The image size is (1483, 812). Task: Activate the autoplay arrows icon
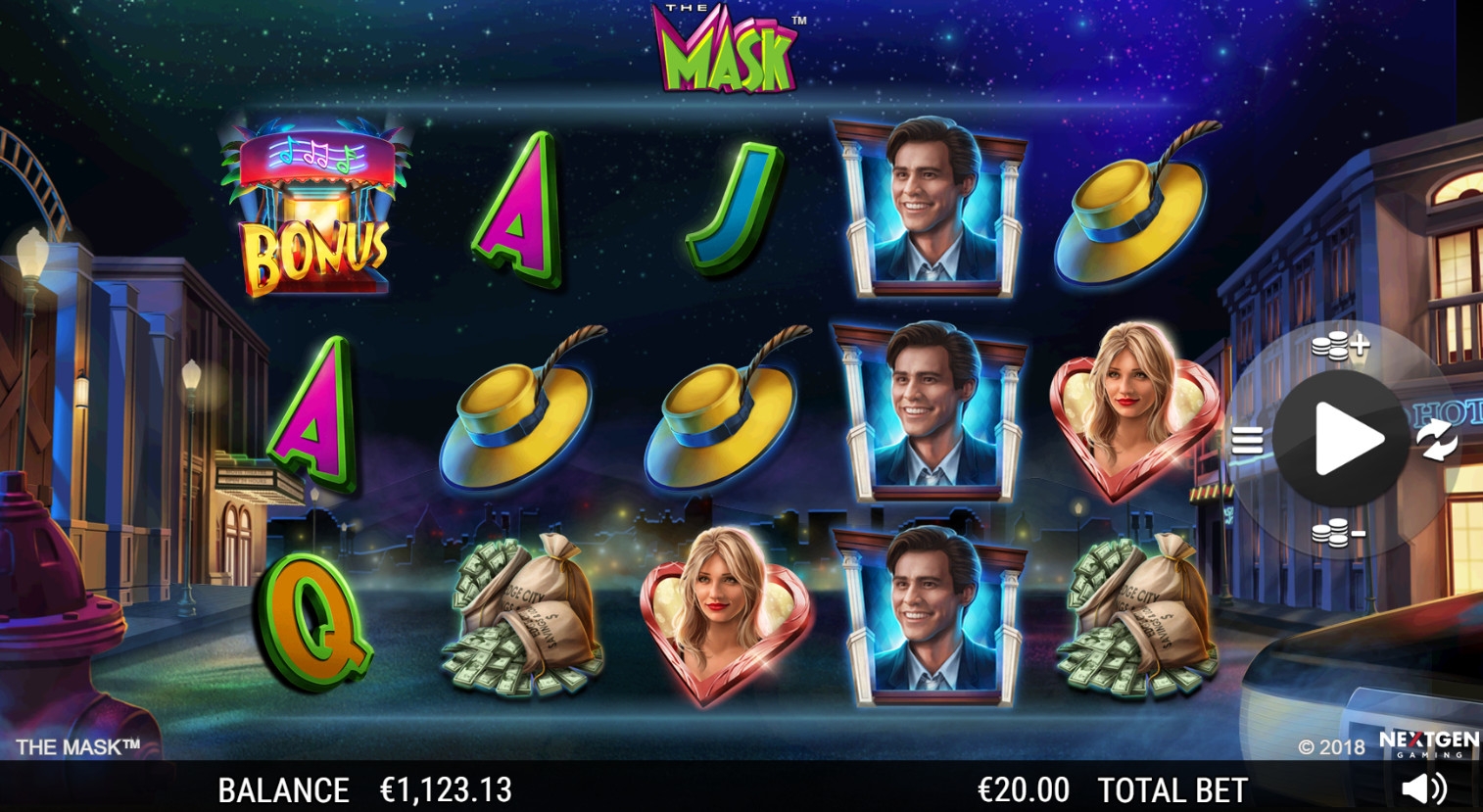click(x=1437, y=440)
